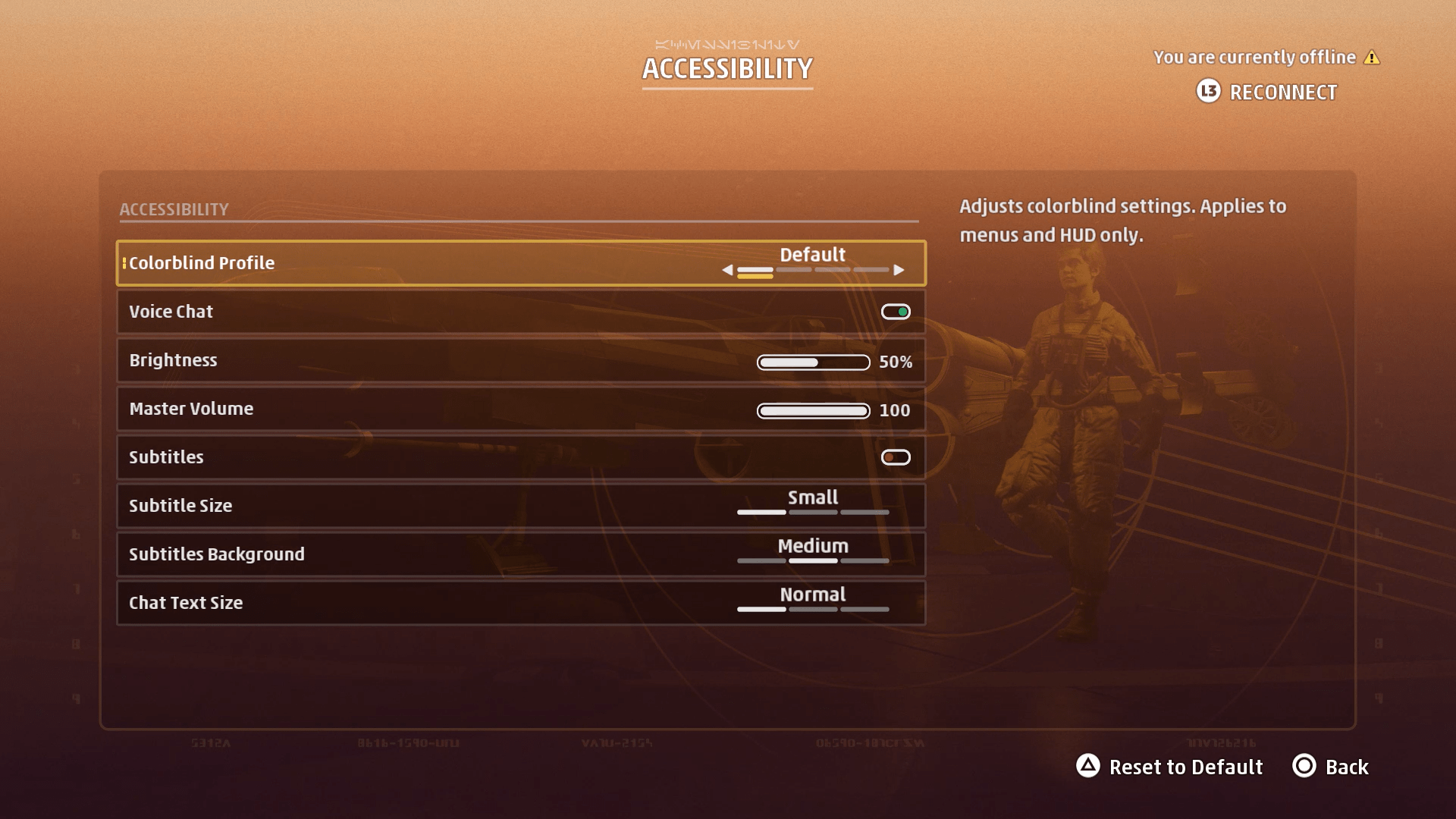The image size is (1456, 819).
Task: Click Back at the bottom right
Action: point(1346,767)
